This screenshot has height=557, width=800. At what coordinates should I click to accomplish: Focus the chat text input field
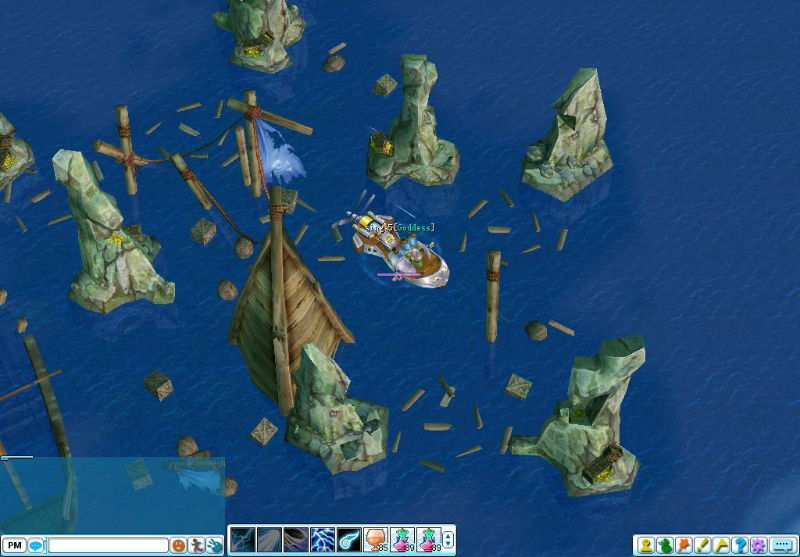point(108,545)
